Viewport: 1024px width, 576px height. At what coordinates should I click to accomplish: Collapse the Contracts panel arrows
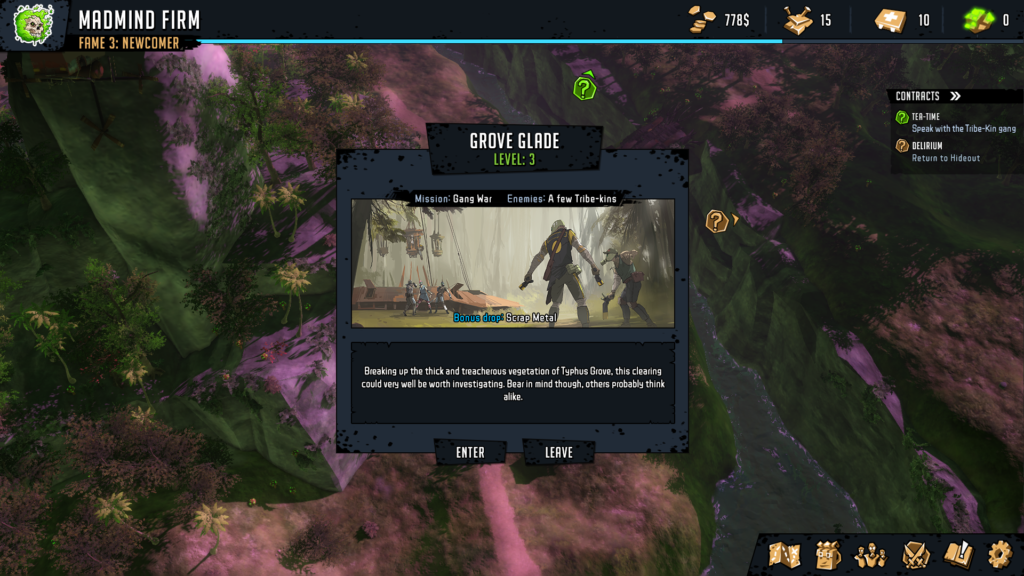955,97
